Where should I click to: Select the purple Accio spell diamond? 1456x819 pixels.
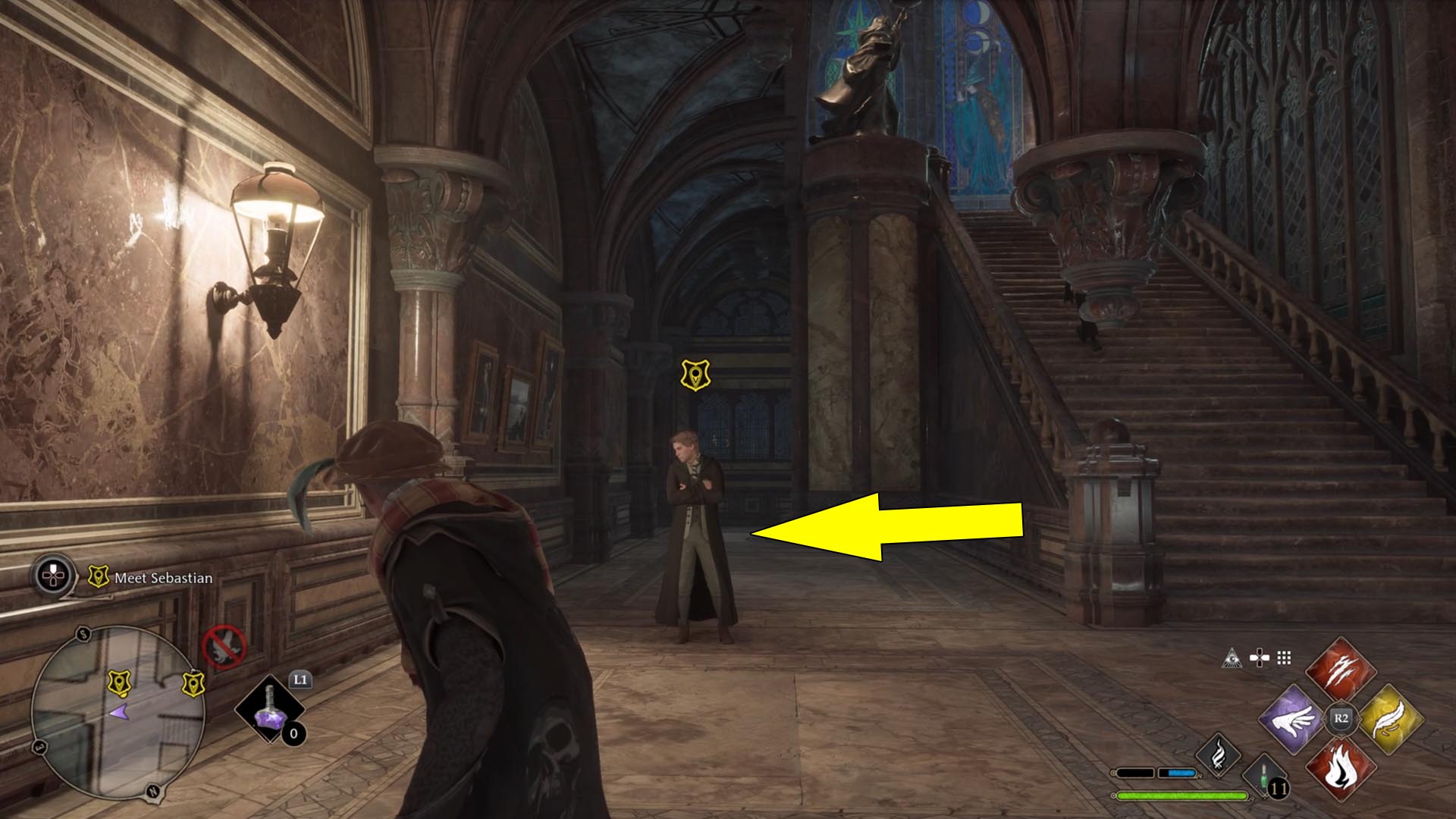[1293, 720]
